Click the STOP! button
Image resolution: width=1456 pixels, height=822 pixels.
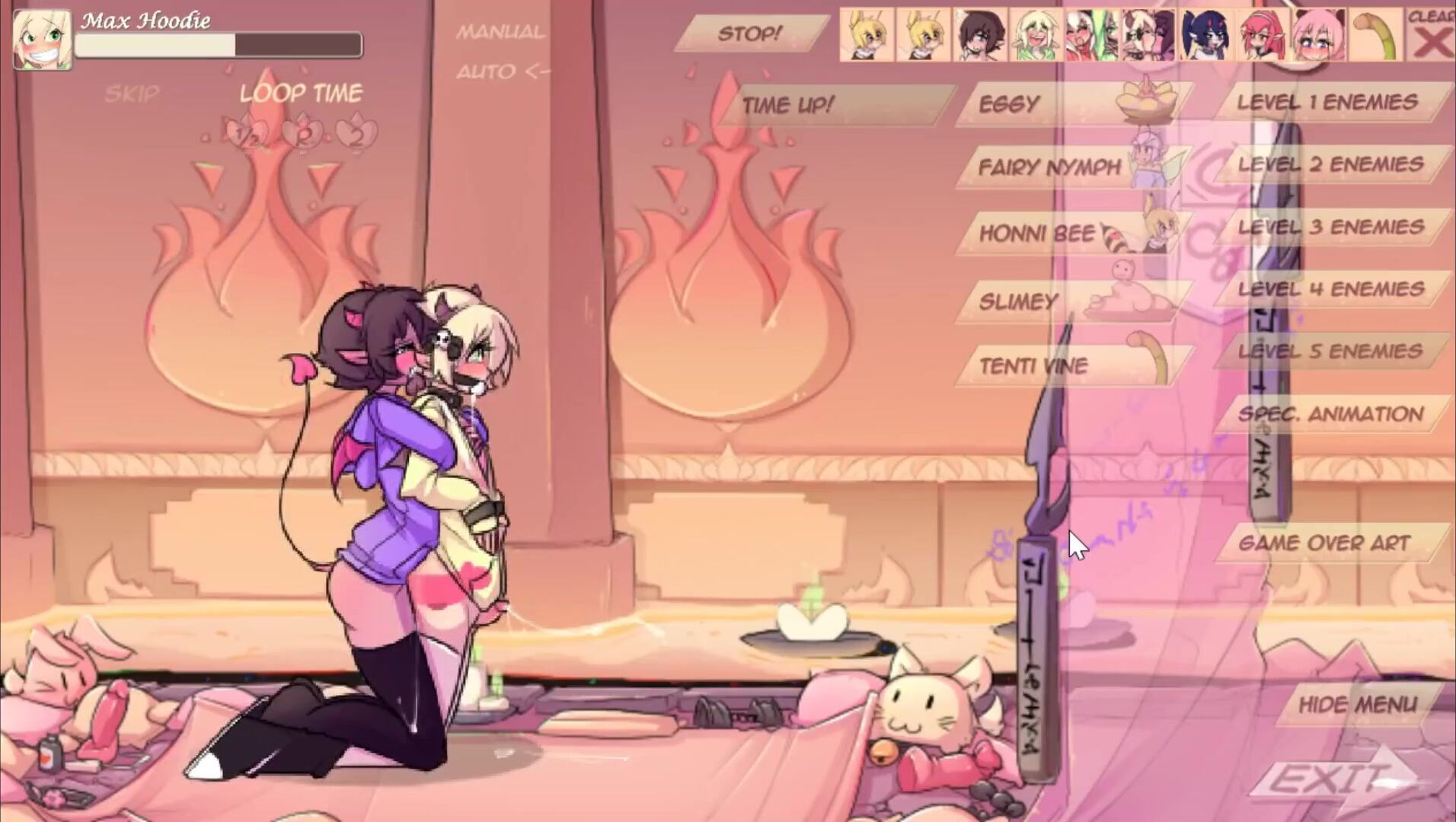click(x=749, y=34)
